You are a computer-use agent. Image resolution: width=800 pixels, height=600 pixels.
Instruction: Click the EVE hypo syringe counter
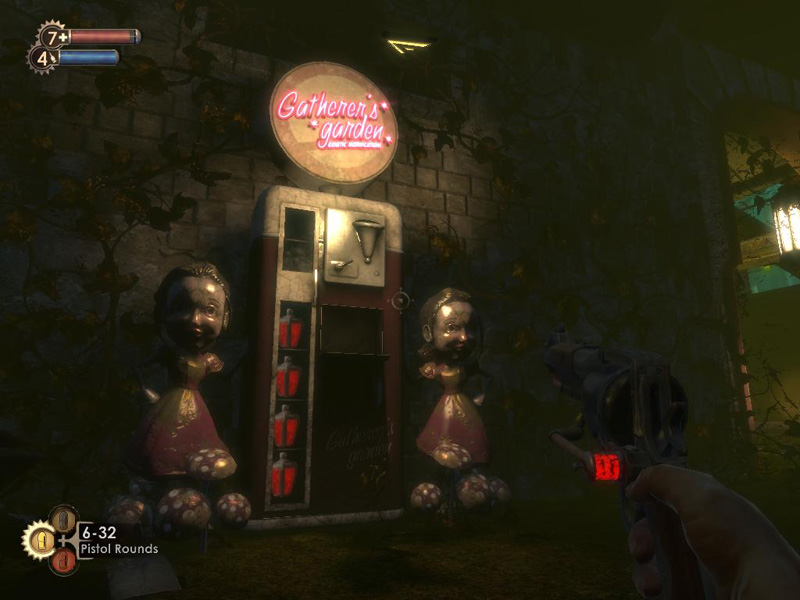click(x=42, y=58)
